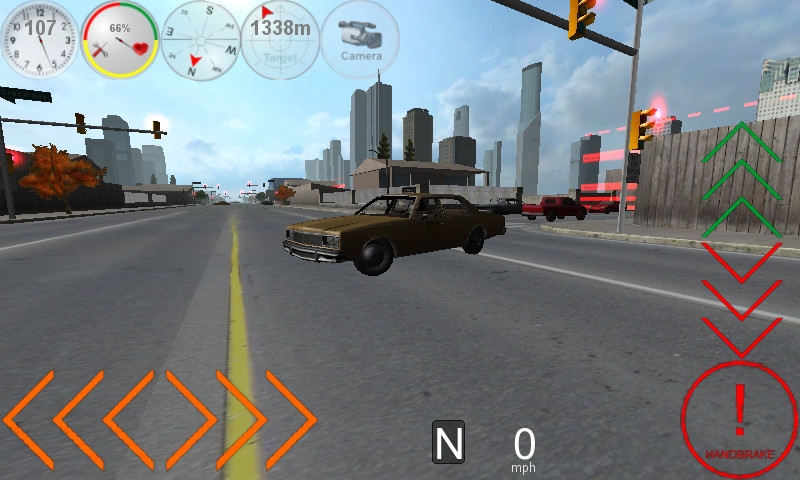Tap the Target distance gauge
The width and height of the screenshot is (800, 480).
[280, 40]
